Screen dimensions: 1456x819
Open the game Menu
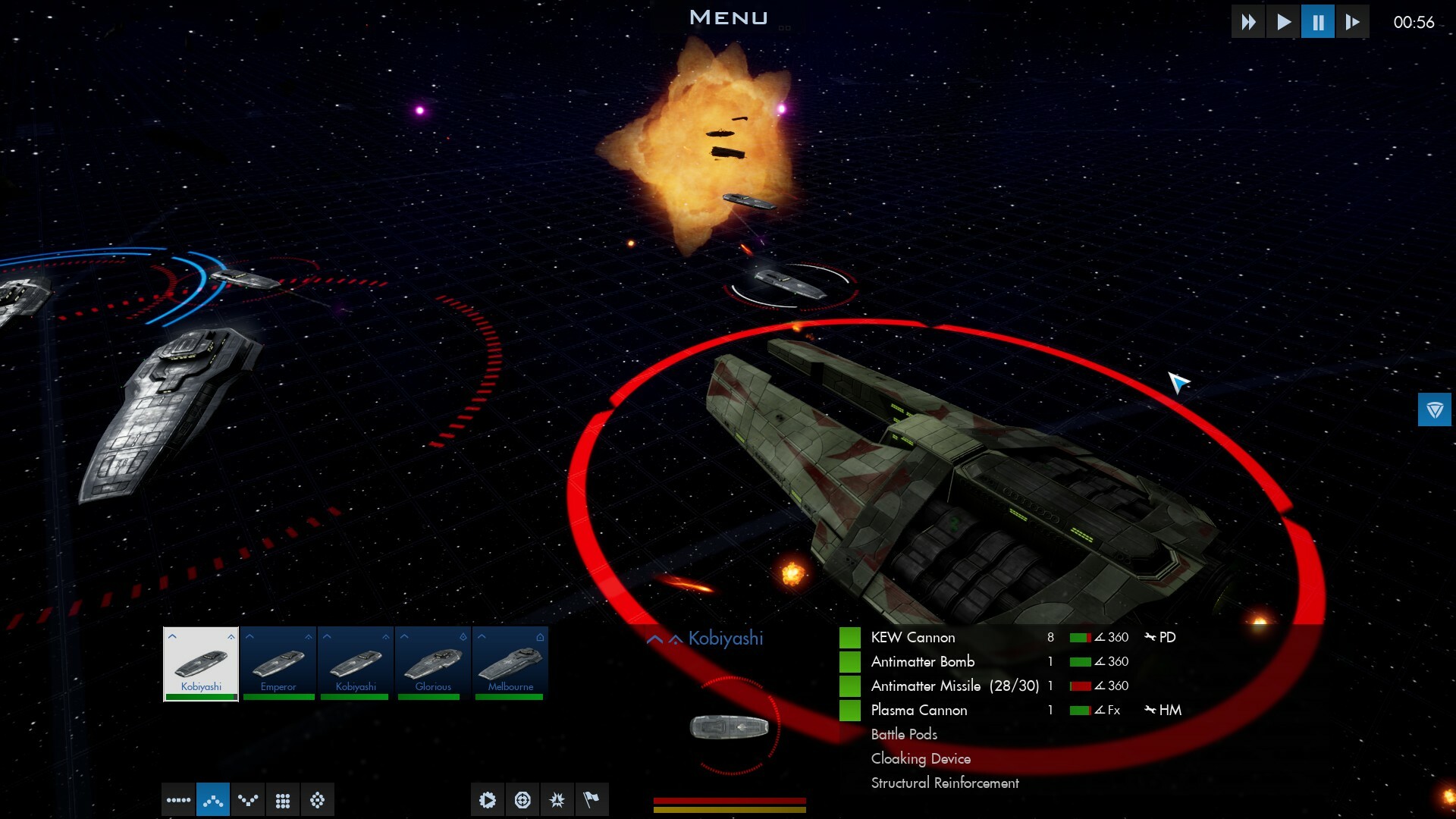(x=728, y=17)
